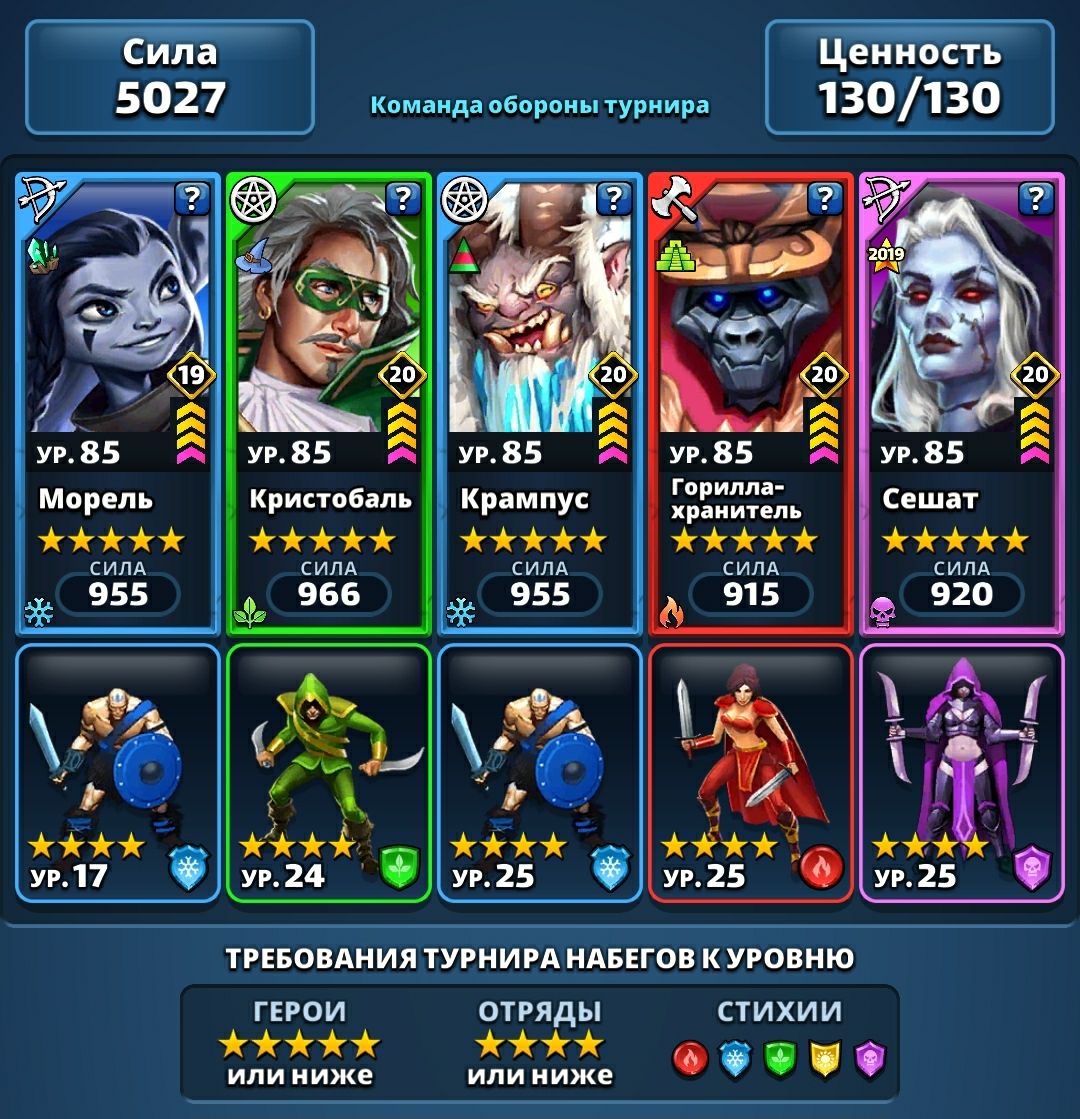The width and height of the screenshot is (1080, 1119).
Task: View Сешат's question mark info
Action: click(x=1036, y=199)
